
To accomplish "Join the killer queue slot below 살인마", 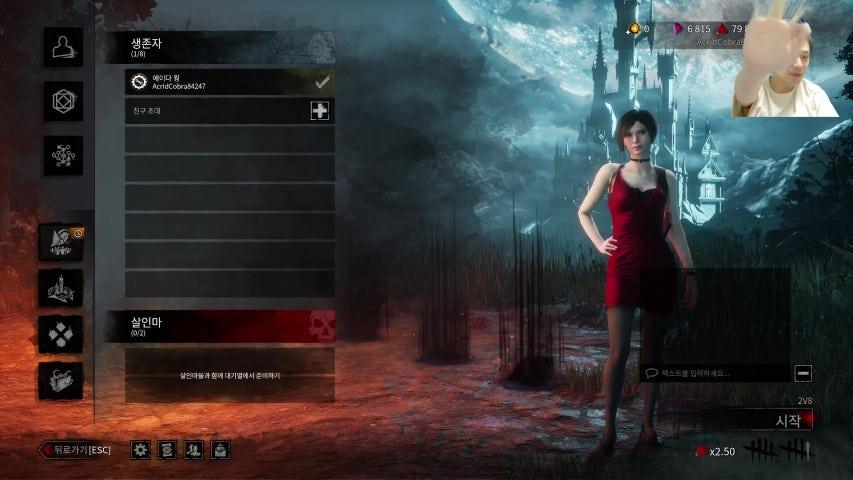I will (229, 375).
